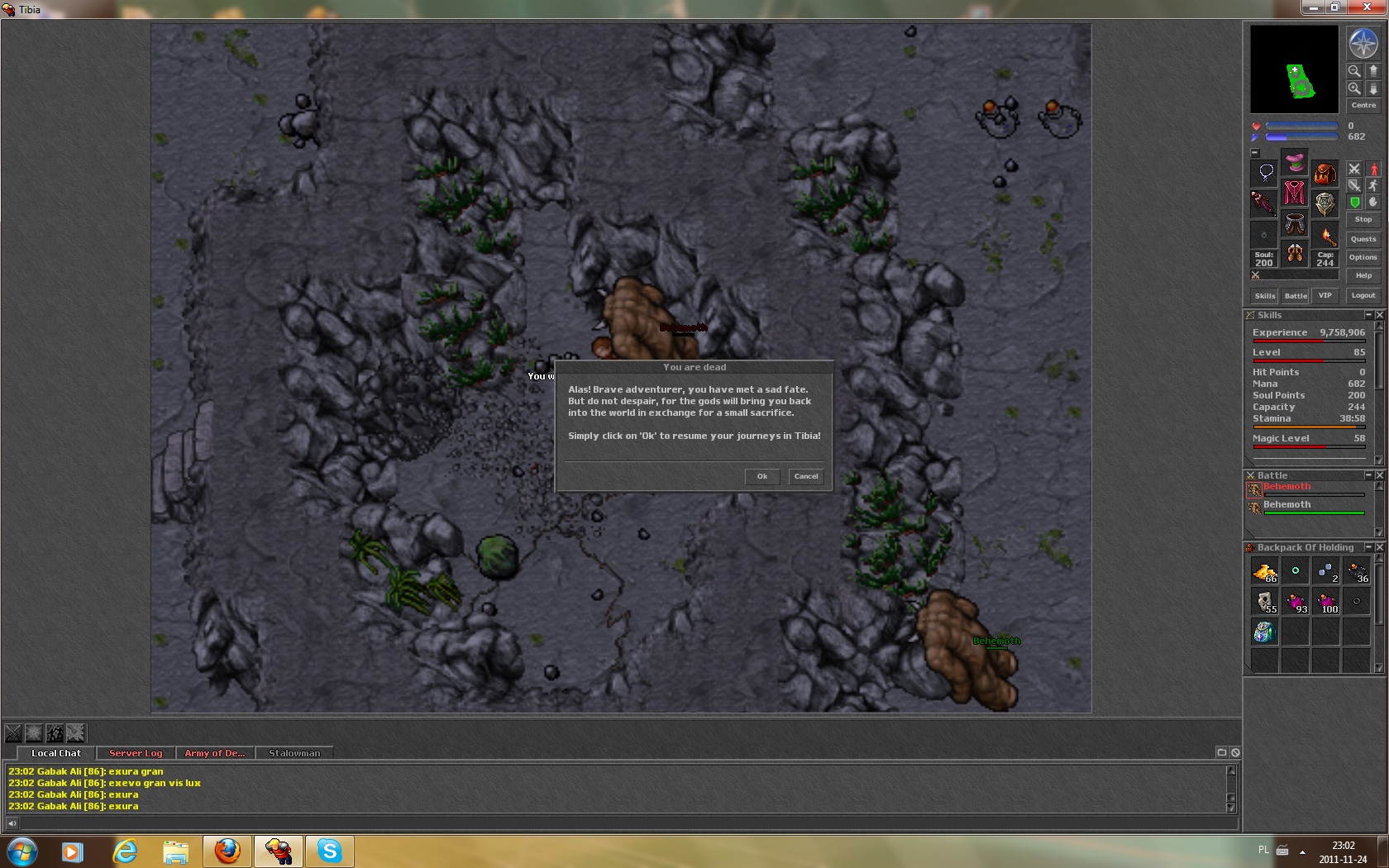The image size is (1389, 868).
Task: Type in the chat input field
Action: (628, 823)
